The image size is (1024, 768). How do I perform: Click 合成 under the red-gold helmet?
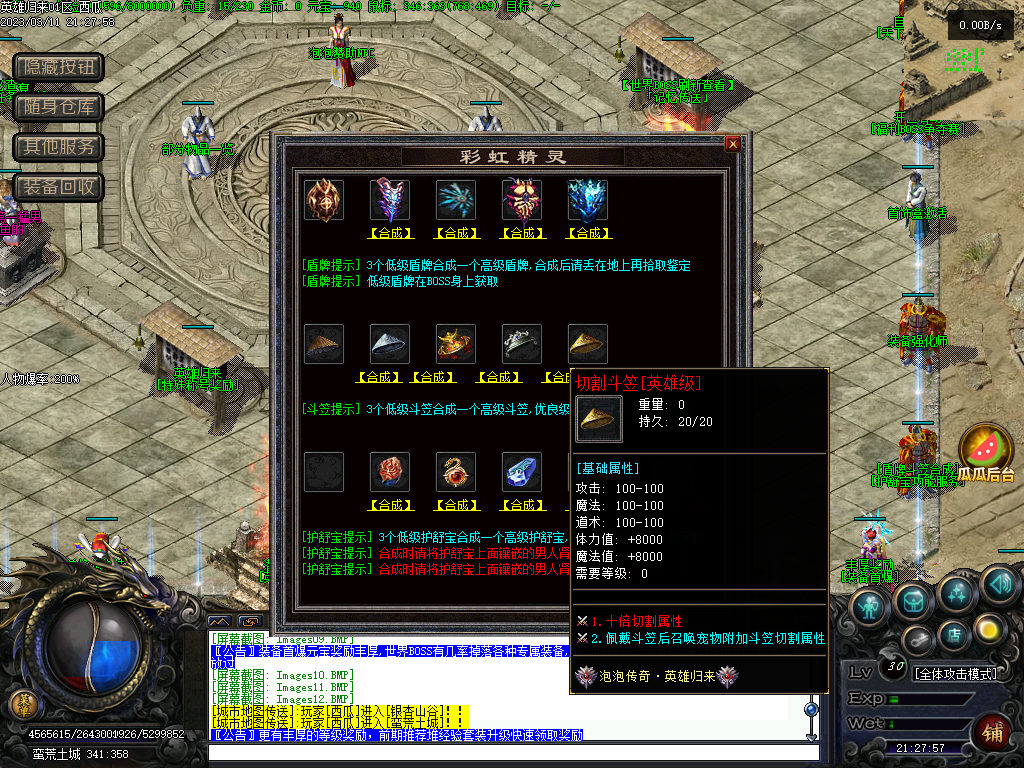434,377
